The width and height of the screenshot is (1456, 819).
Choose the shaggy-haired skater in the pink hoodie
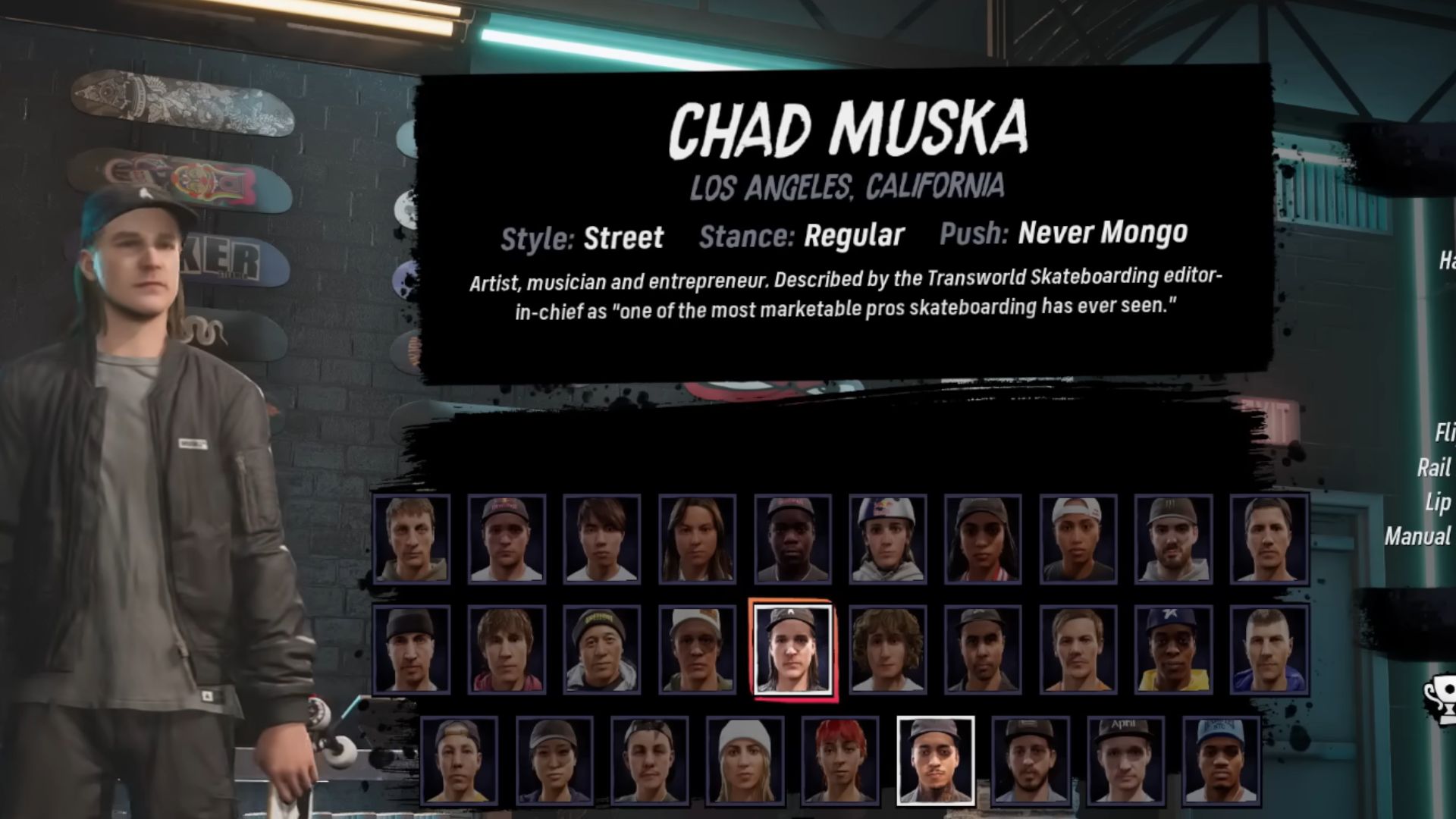coord(507,650)
